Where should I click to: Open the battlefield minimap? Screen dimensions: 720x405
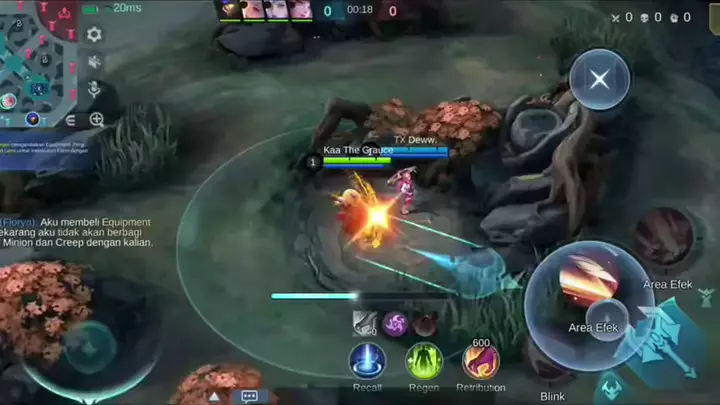38,62
